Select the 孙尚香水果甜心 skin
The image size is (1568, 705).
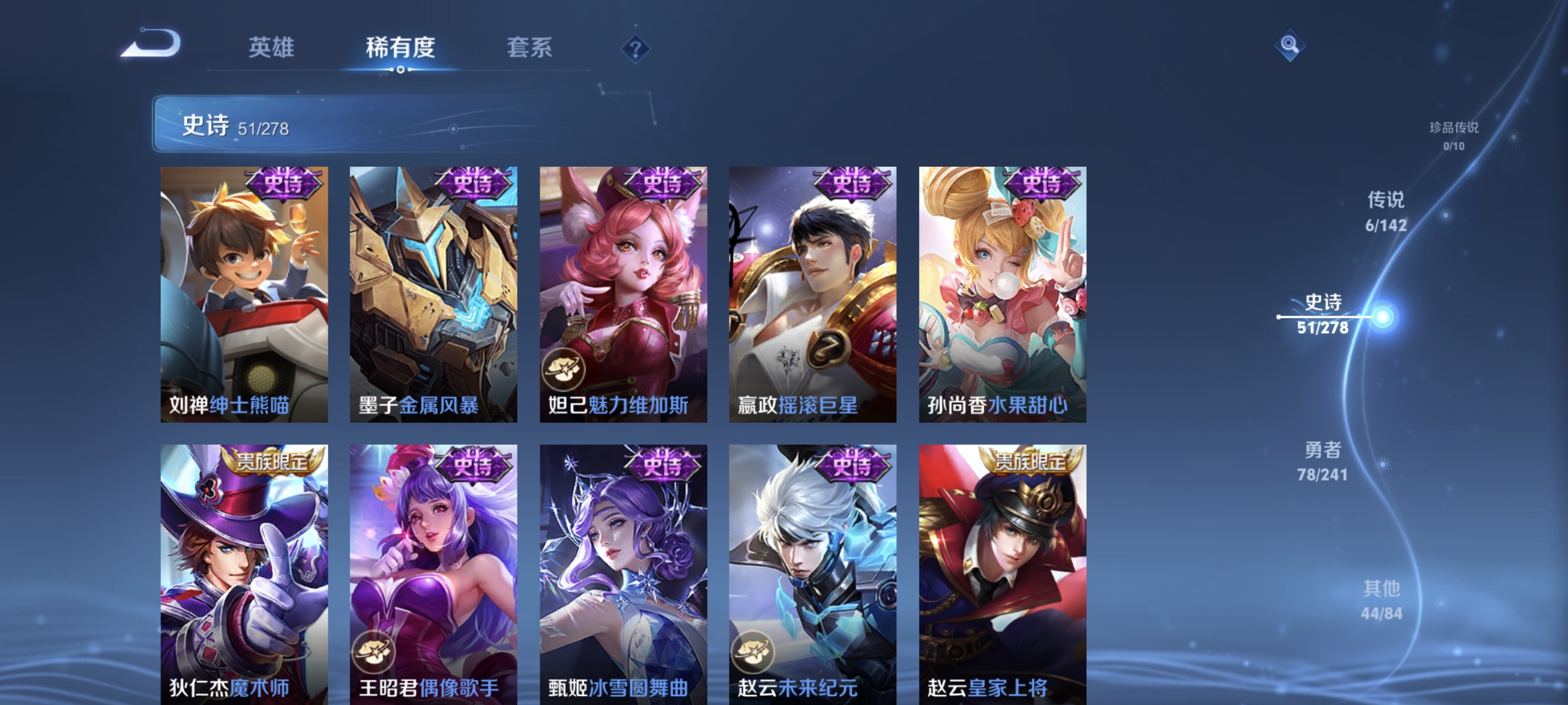pos(1001,292)
